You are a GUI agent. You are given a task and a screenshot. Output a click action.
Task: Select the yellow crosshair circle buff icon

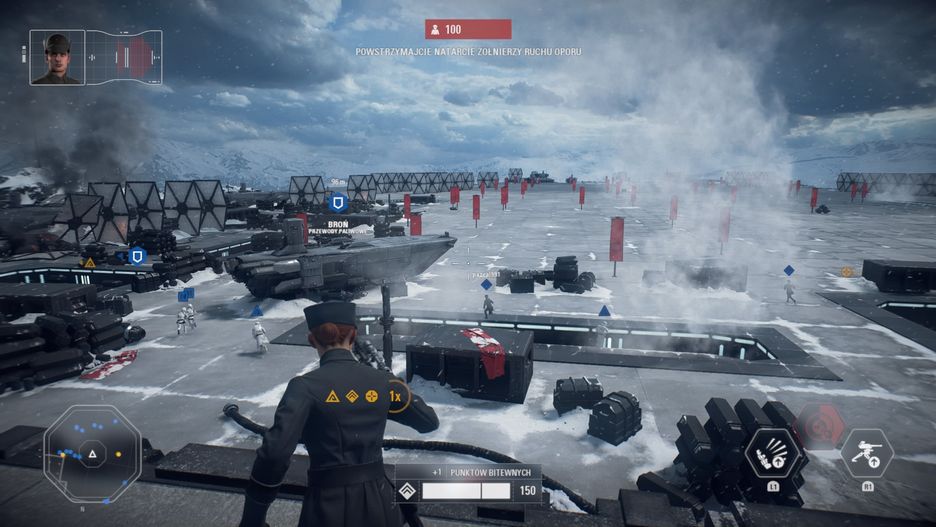point(372,396)
